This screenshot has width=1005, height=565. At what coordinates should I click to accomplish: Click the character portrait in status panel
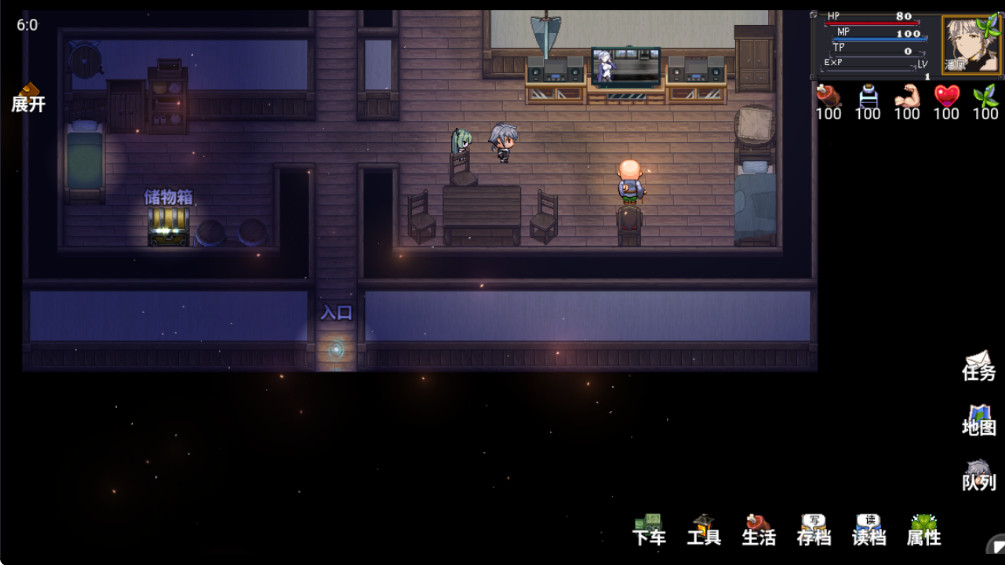coord(970,45)
